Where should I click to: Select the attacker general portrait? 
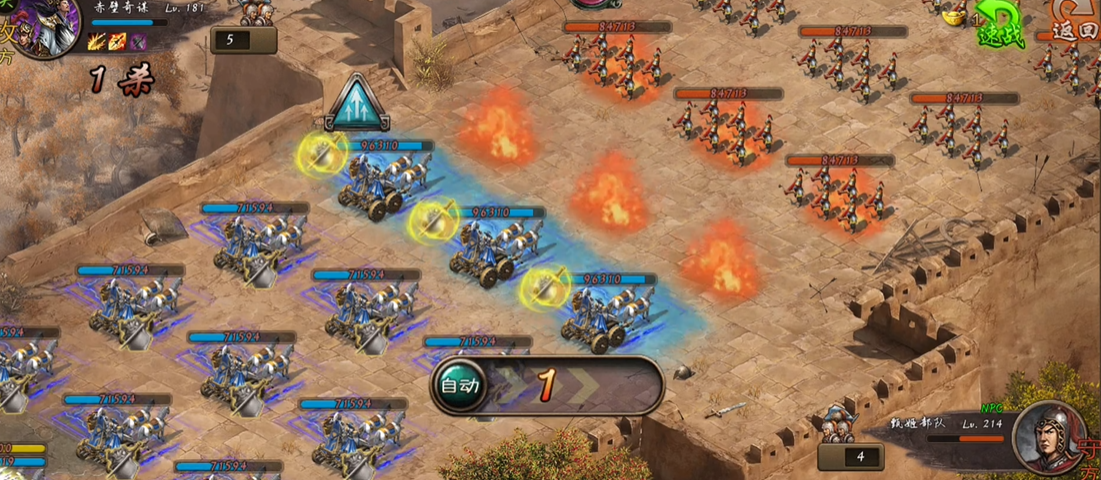tap(45, 28)
